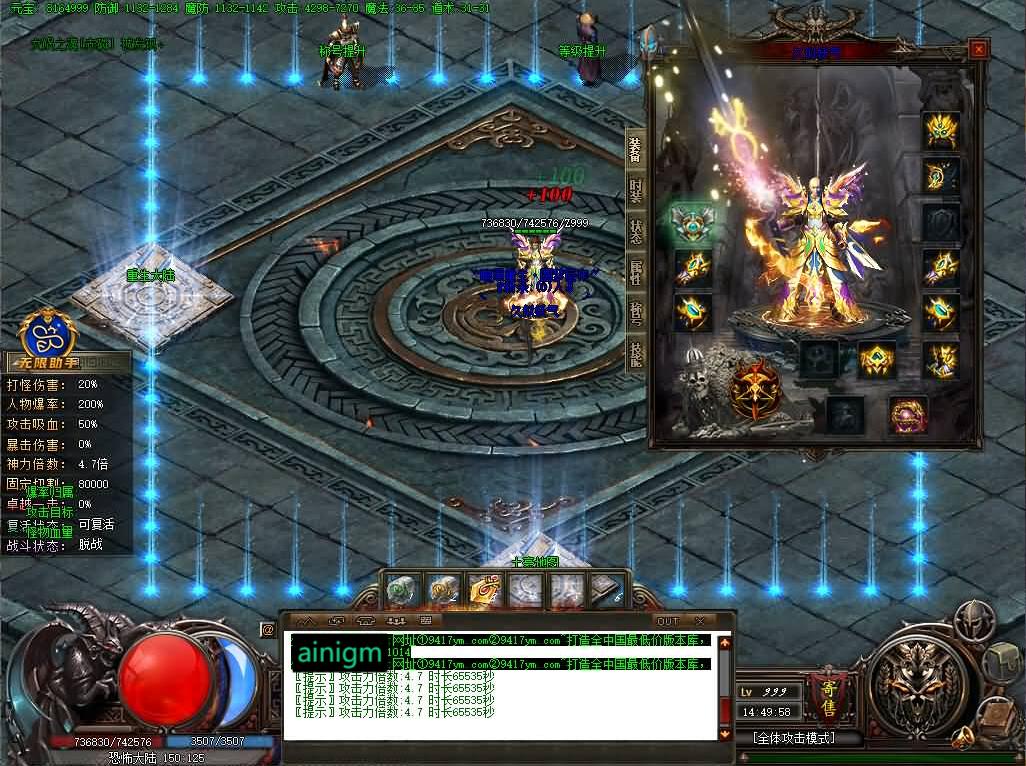This screenshot has width=1026, height=766.
Task: Select the 技能 skills tab
Action: click(x=635, y=353)
